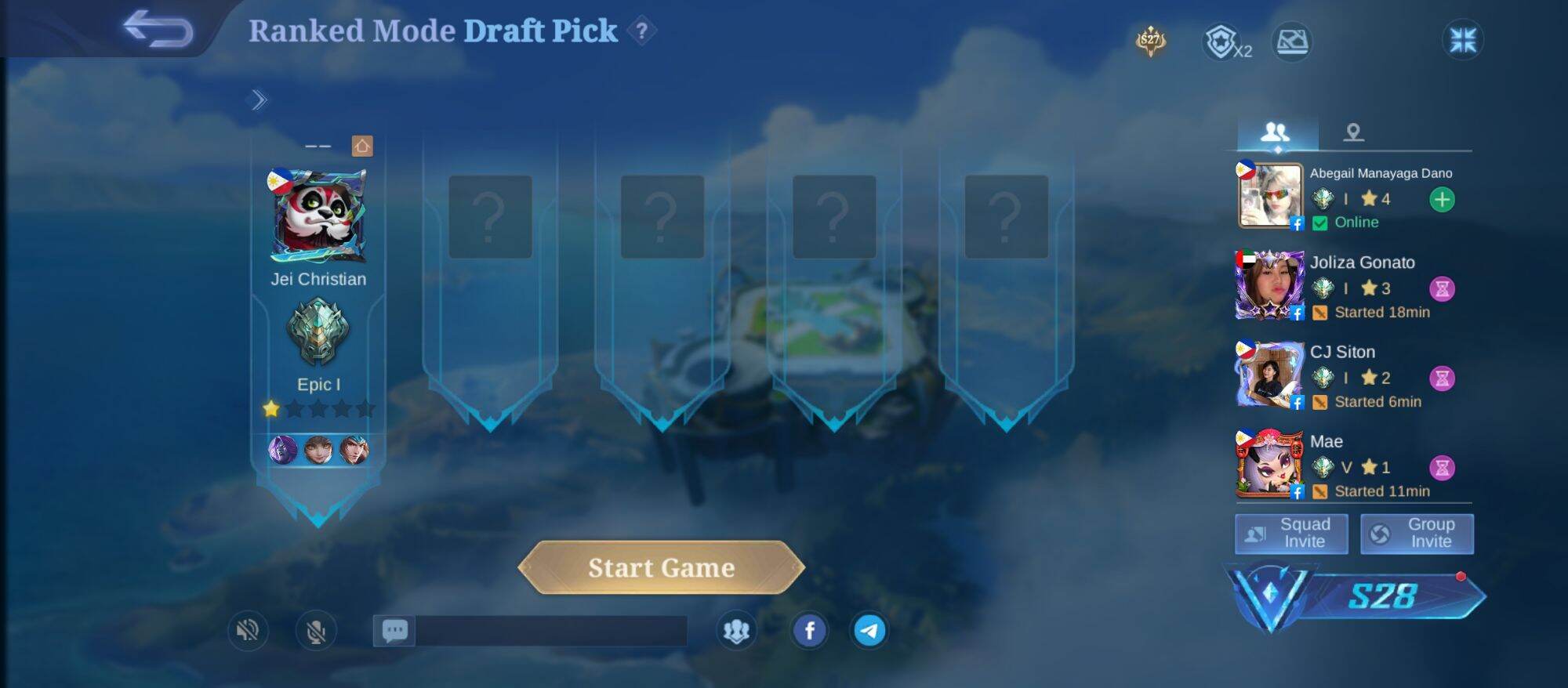This screenshot has width=1568, height=688.
Task: Open Squad Invite
Action: click(x=1291, y=534)
